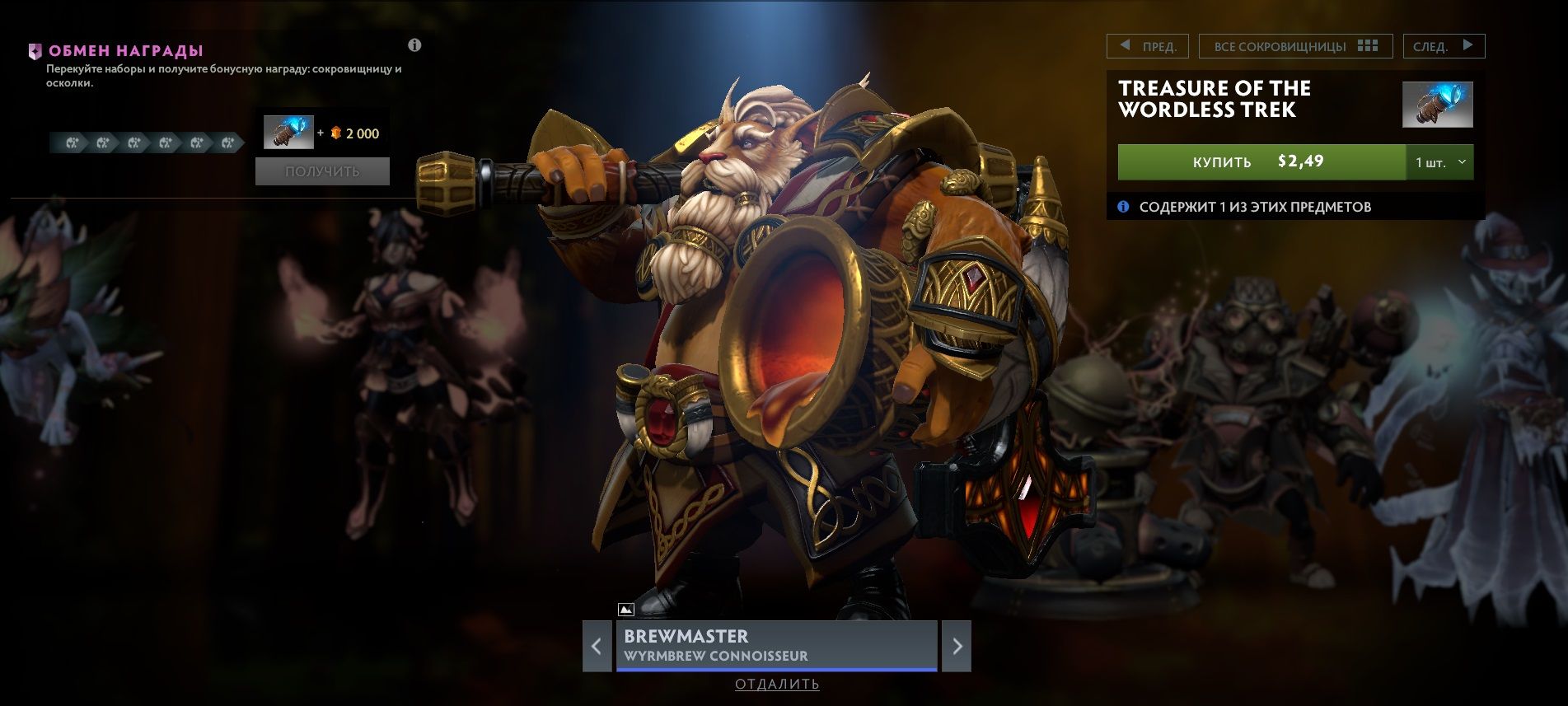
Task: Show previous set with left arrow
Action: (x=597, y=646)
